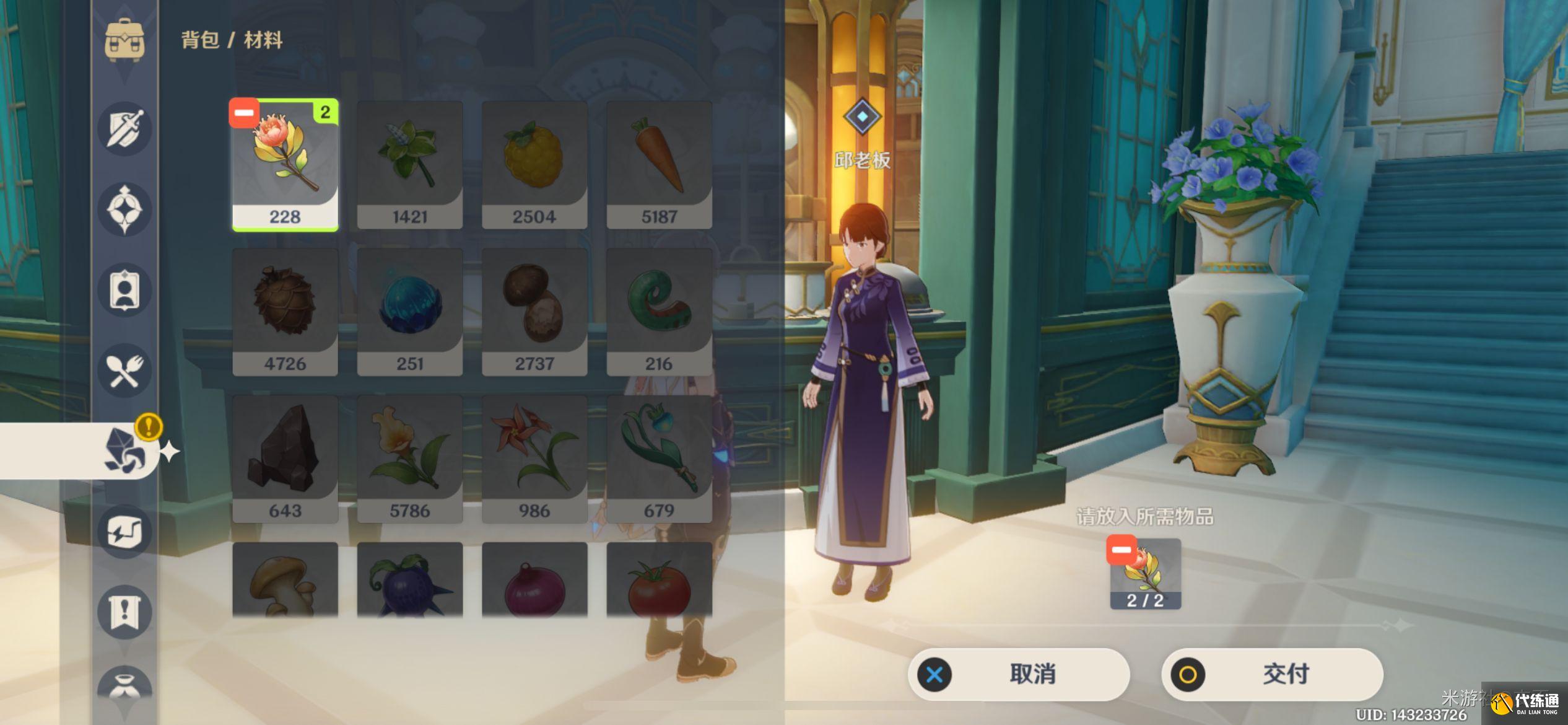Pick the carrot item slot

click(x=659, y=165)
